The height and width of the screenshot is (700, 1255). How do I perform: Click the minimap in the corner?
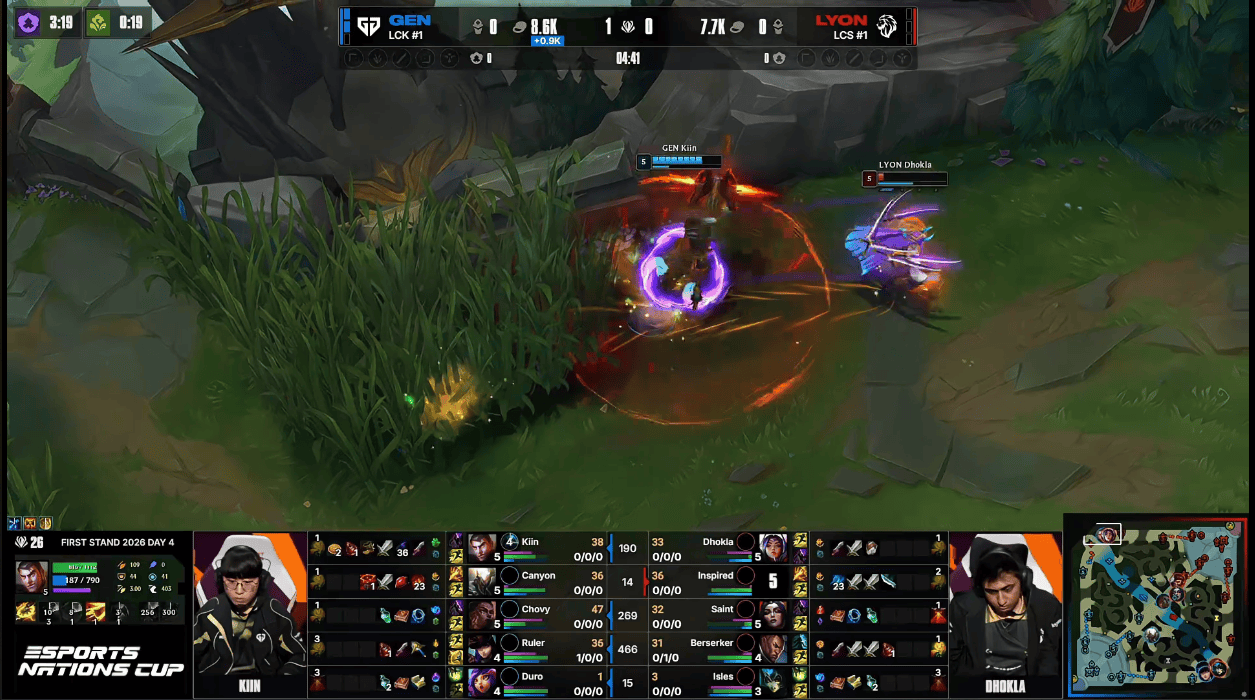pos(1158,606)
